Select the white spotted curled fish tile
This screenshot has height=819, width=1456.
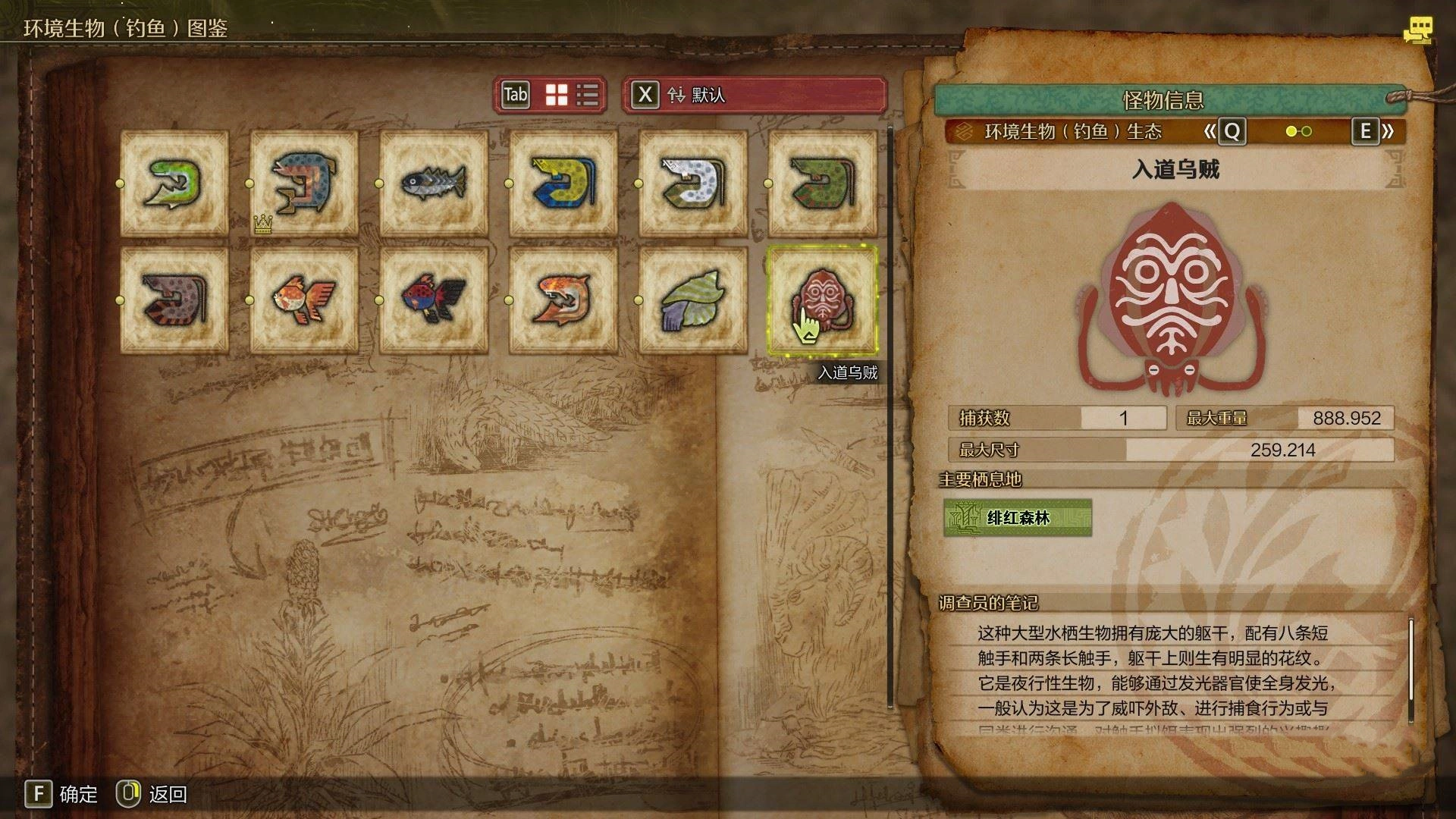pyautogui.click(x=692, y=184)
